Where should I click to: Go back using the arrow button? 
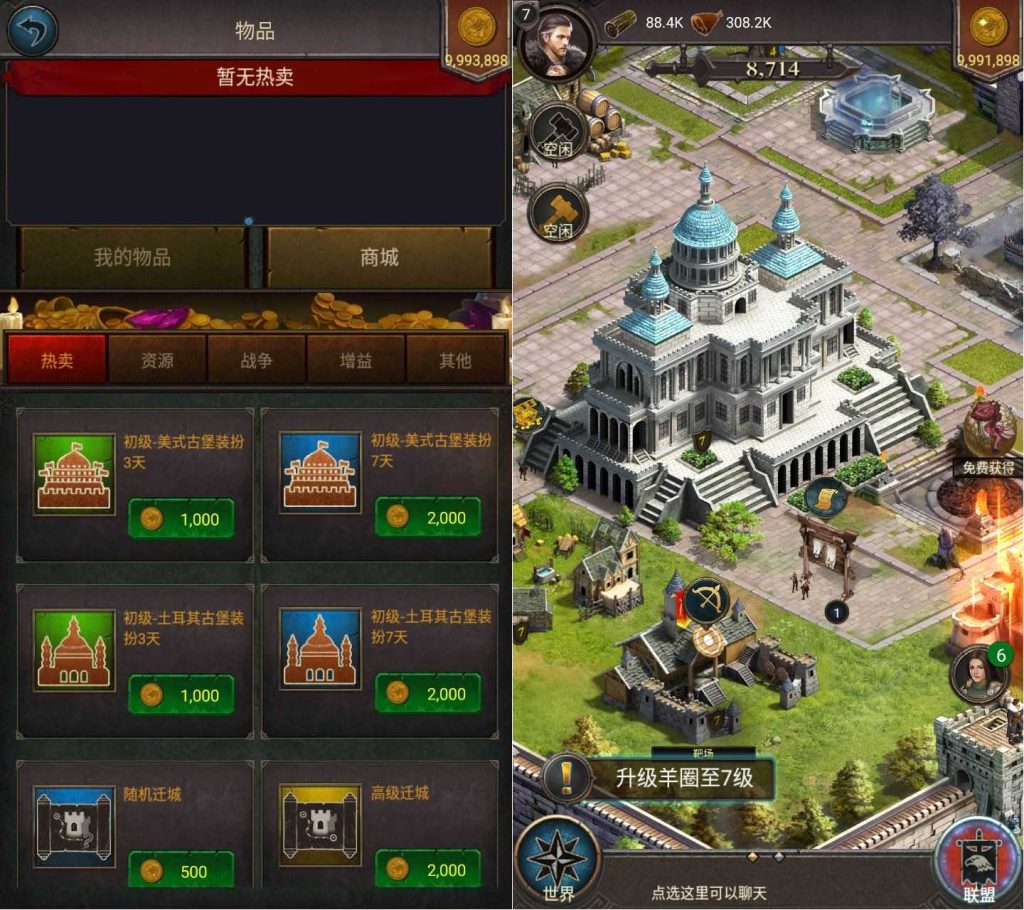pos(33,30)
